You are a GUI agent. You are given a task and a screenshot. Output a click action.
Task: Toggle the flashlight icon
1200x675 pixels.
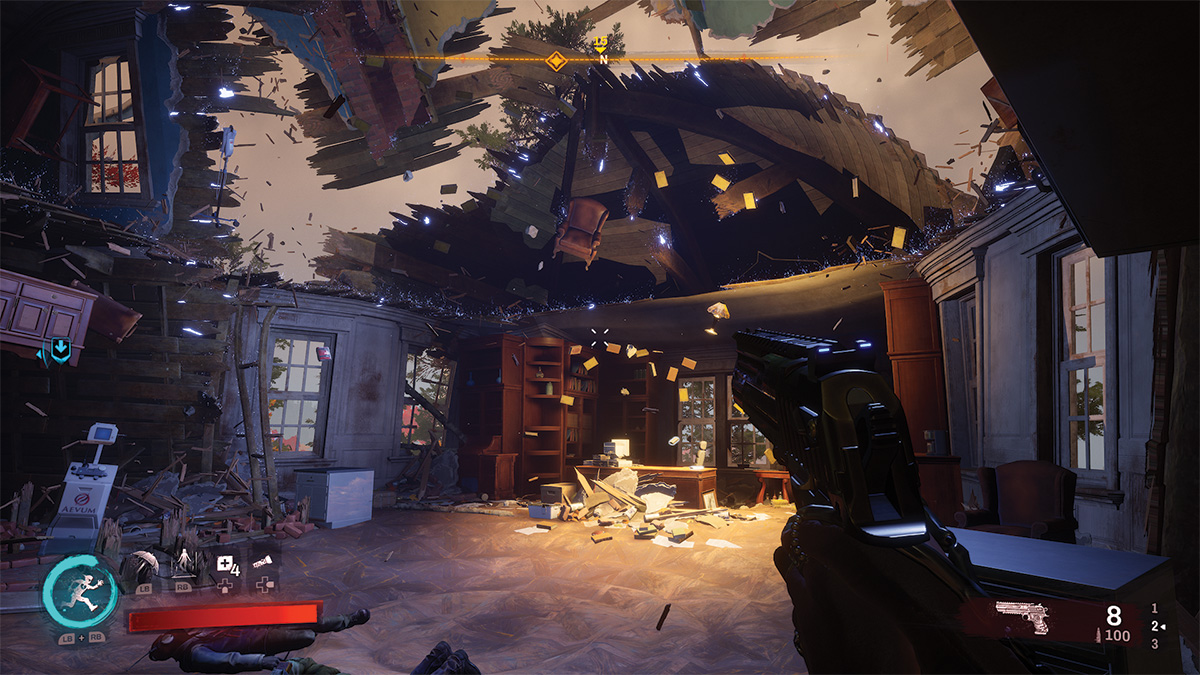[262, 563]
